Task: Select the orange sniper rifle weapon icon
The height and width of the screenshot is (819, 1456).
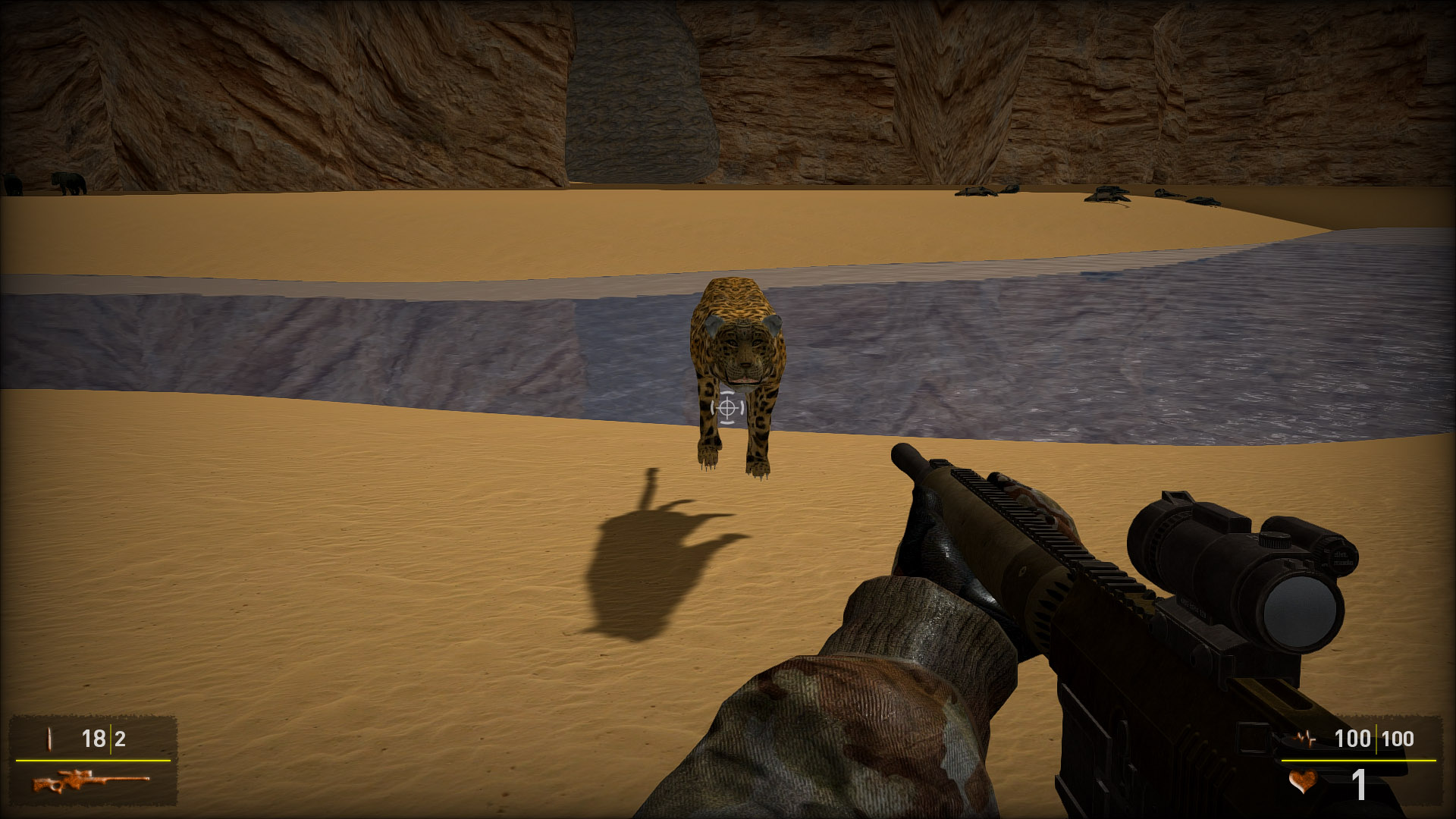Action: click(90, 781)
